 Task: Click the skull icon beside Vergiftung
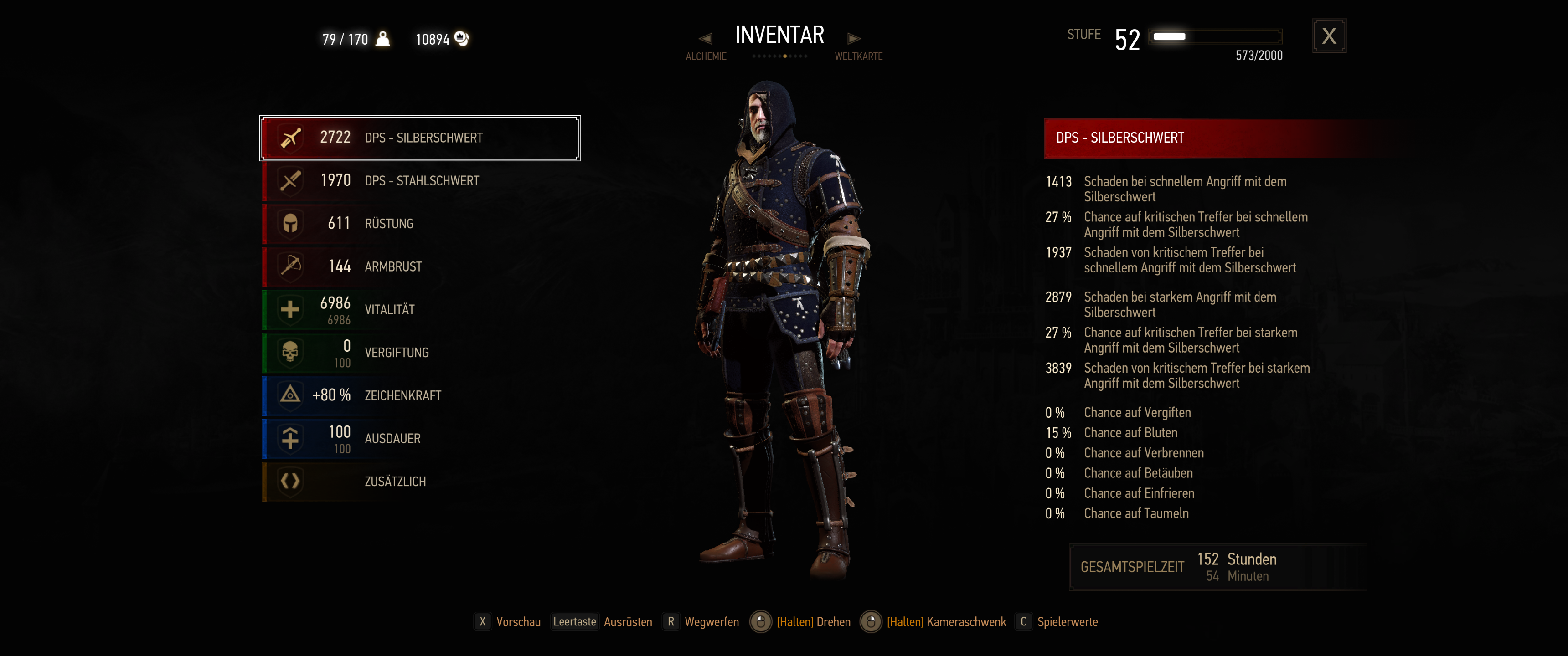coord(291,352)
